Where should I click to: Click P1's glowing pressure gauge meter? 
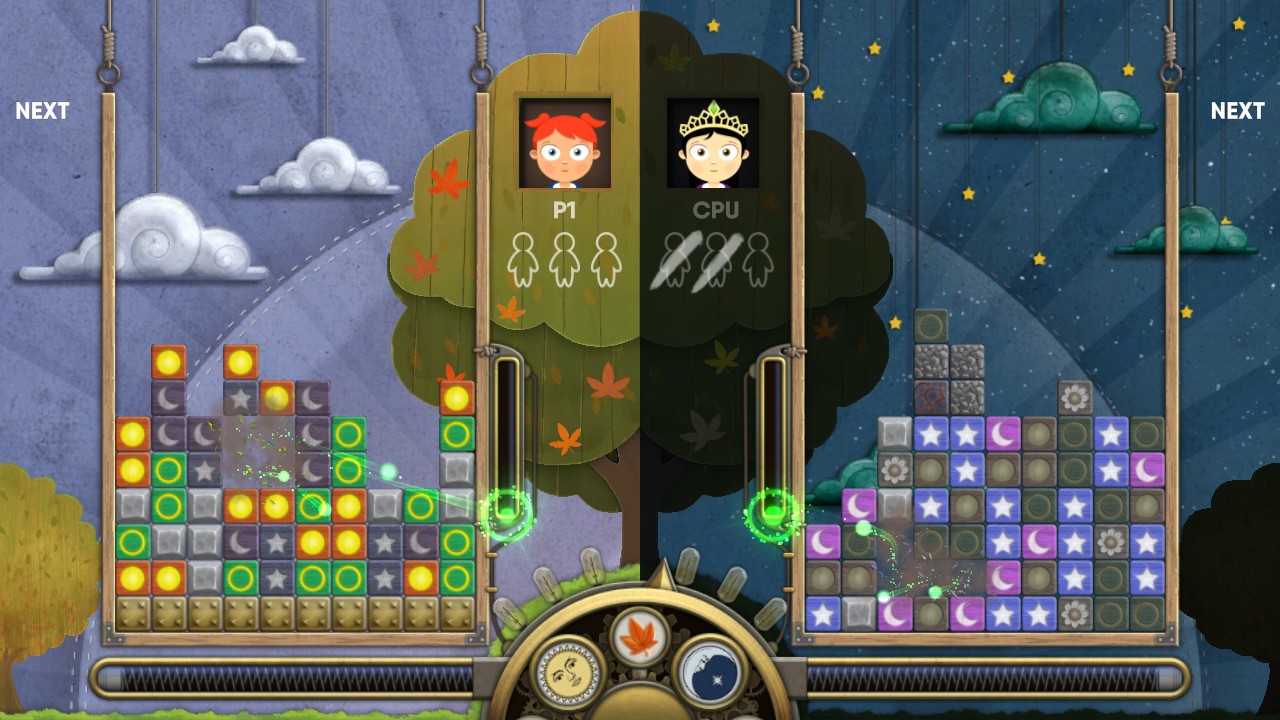pos(505,440)
